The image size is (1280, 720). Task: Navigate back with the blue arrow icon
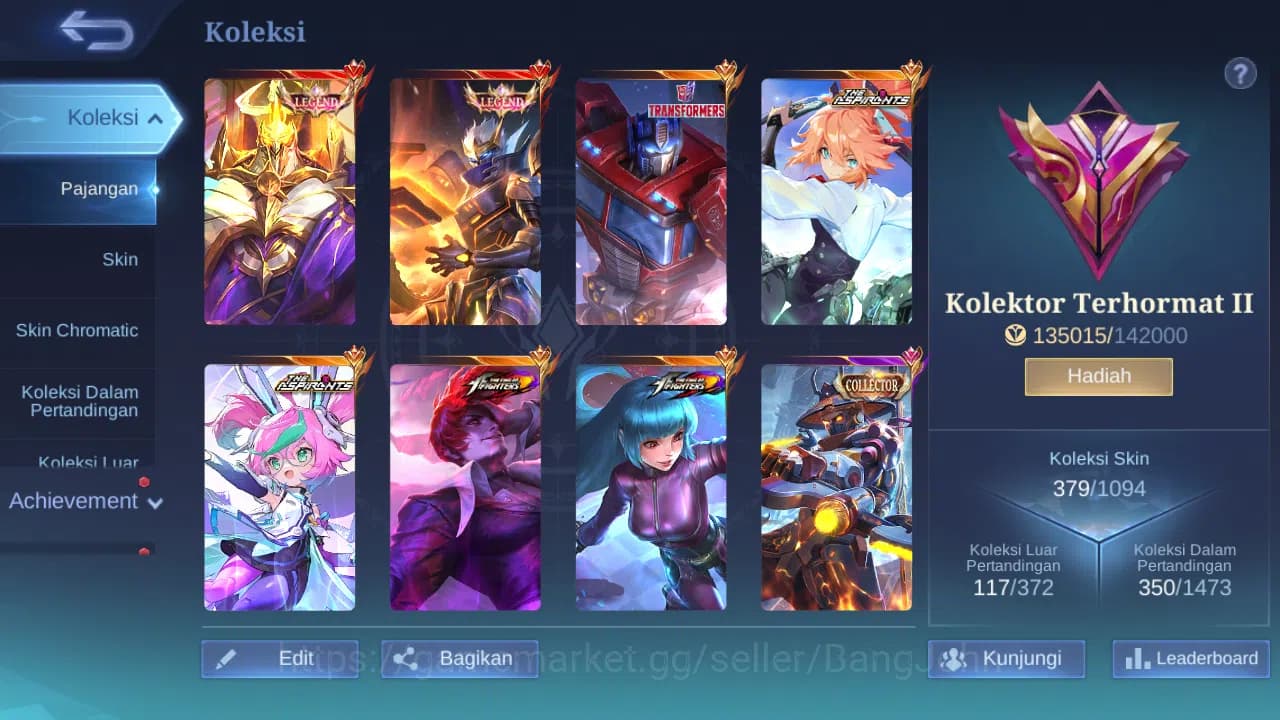click(x=93, y=31)
